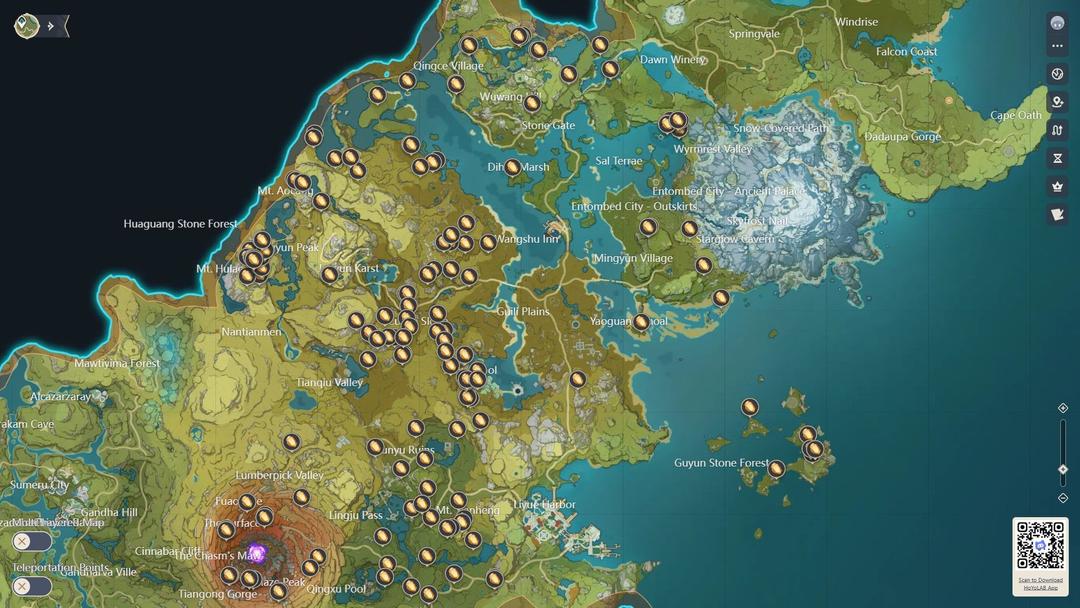Select the gold marker near Yaoguang Shoal

tap(641, 322)
